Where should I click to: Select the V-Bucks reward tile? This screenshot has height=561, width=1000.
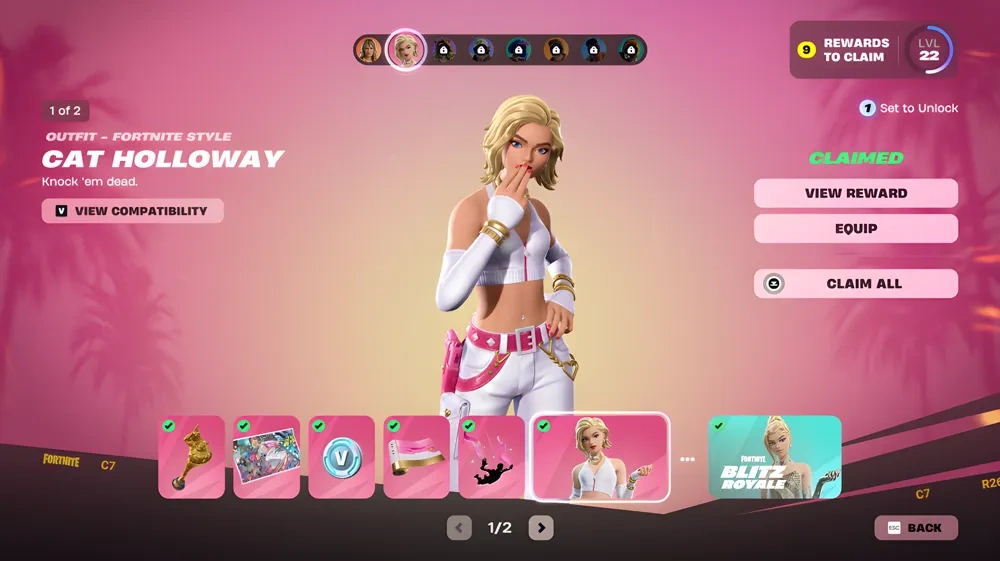coord(341,457)
